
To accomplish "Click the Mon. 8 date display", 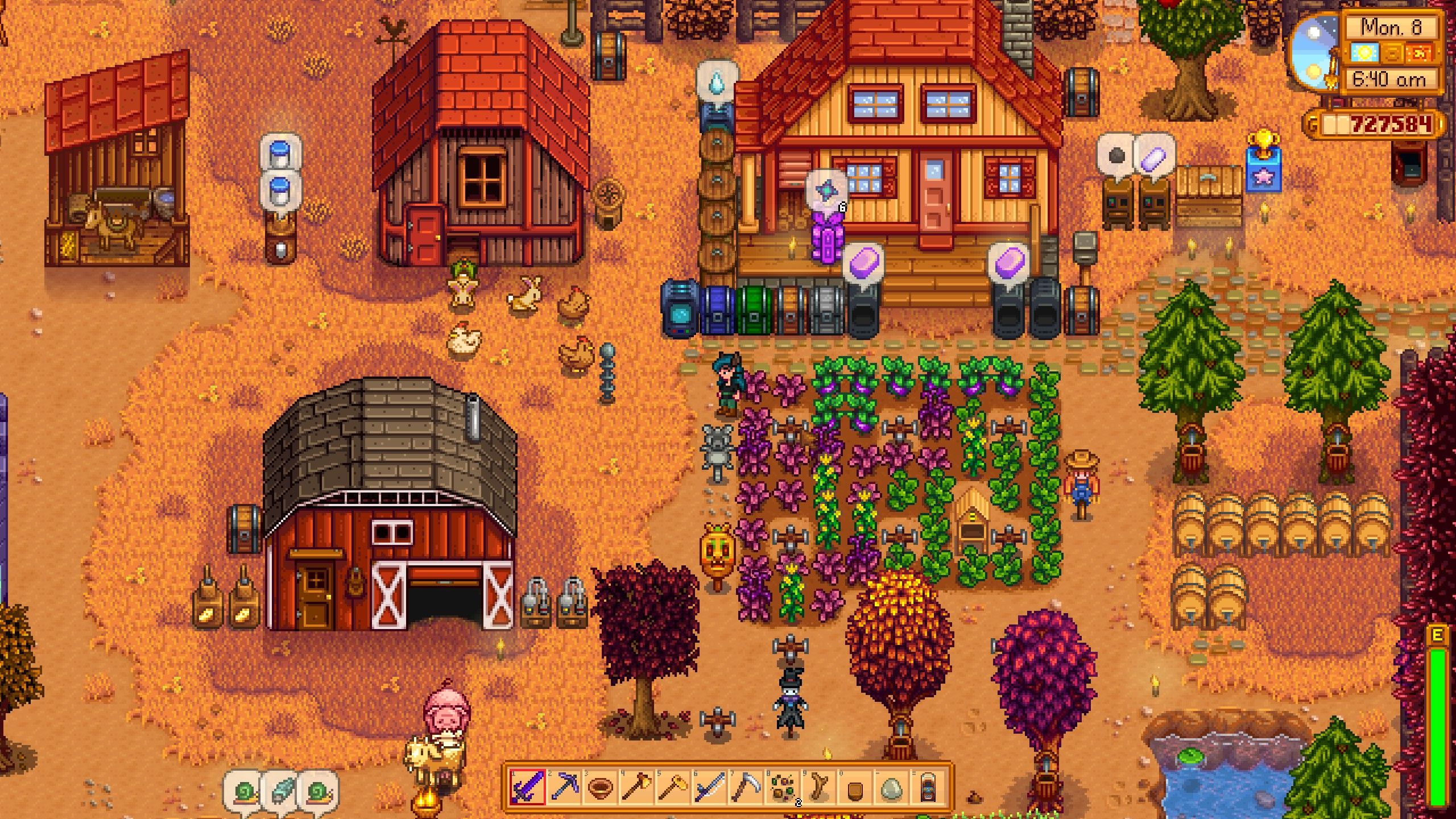I will click(x=1391, y=27).
